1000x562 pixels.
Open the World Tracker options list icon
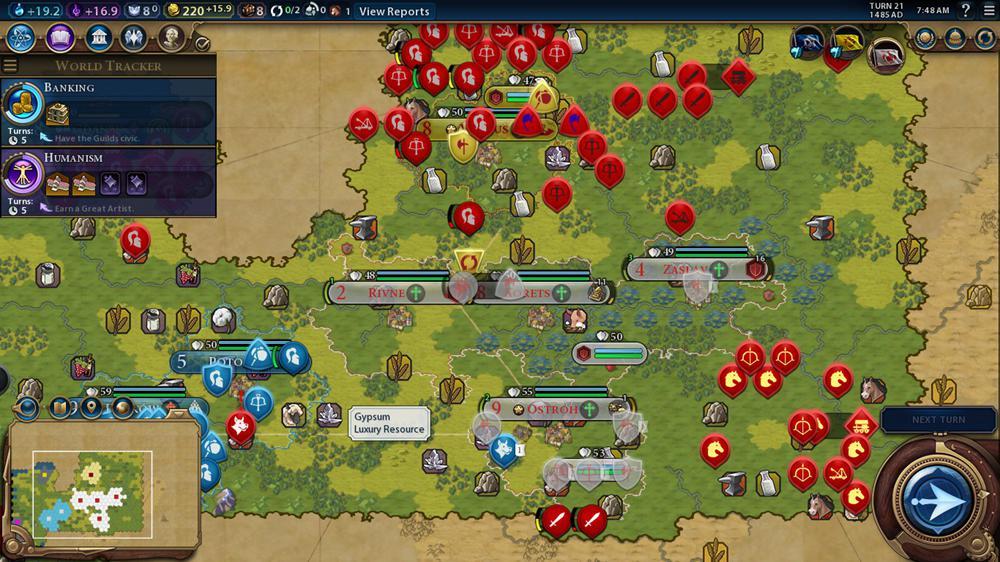[10, 66]
